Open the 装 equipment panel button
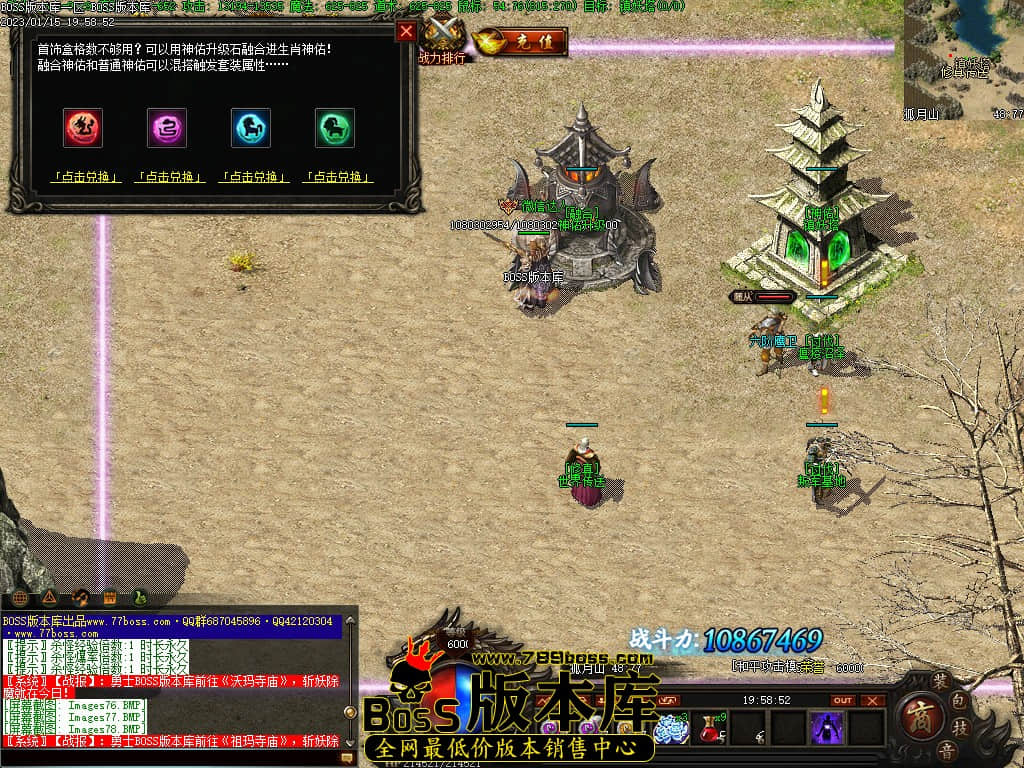Screen dimensions: 1024x768 click(x=939, y=679)
